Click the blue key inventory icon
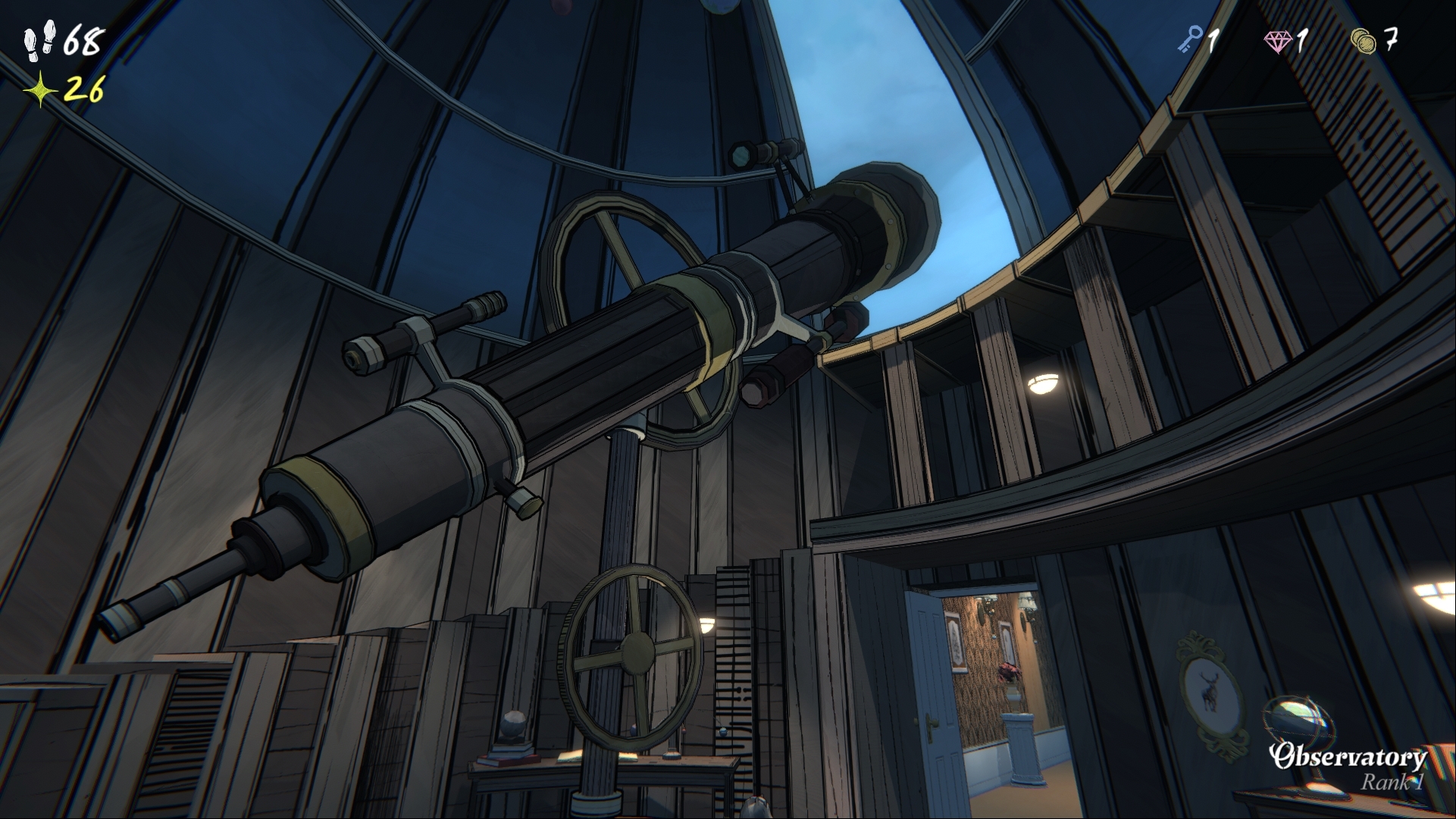1456x819 pixels. pos(1190,39)
